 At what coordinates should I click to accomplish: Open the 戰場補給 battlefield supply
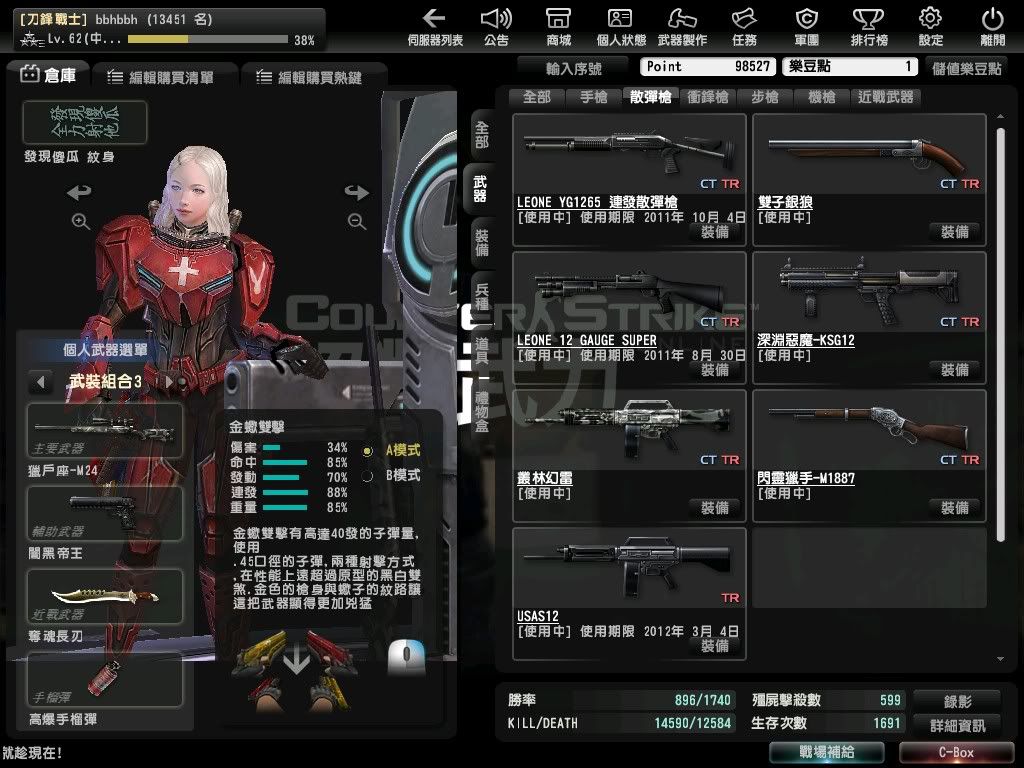tap(826, 752)
